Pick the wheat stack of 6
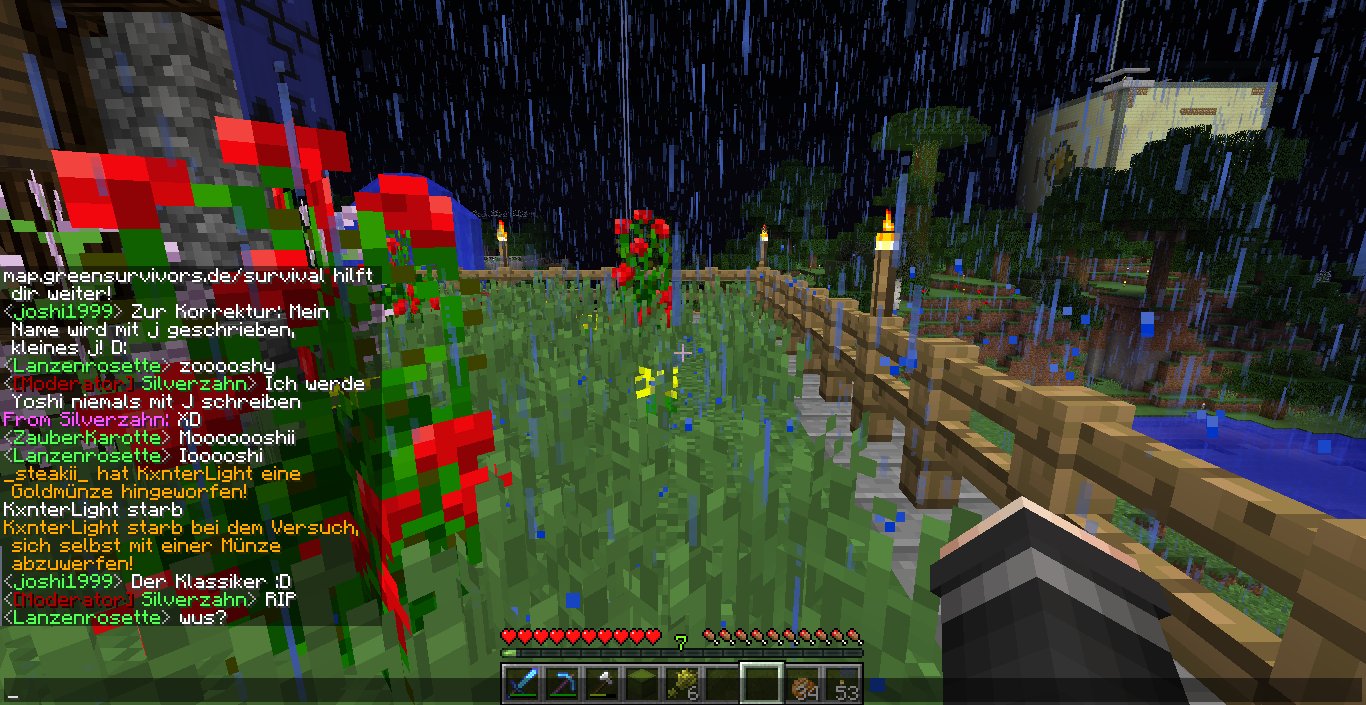 pos(682,684)
